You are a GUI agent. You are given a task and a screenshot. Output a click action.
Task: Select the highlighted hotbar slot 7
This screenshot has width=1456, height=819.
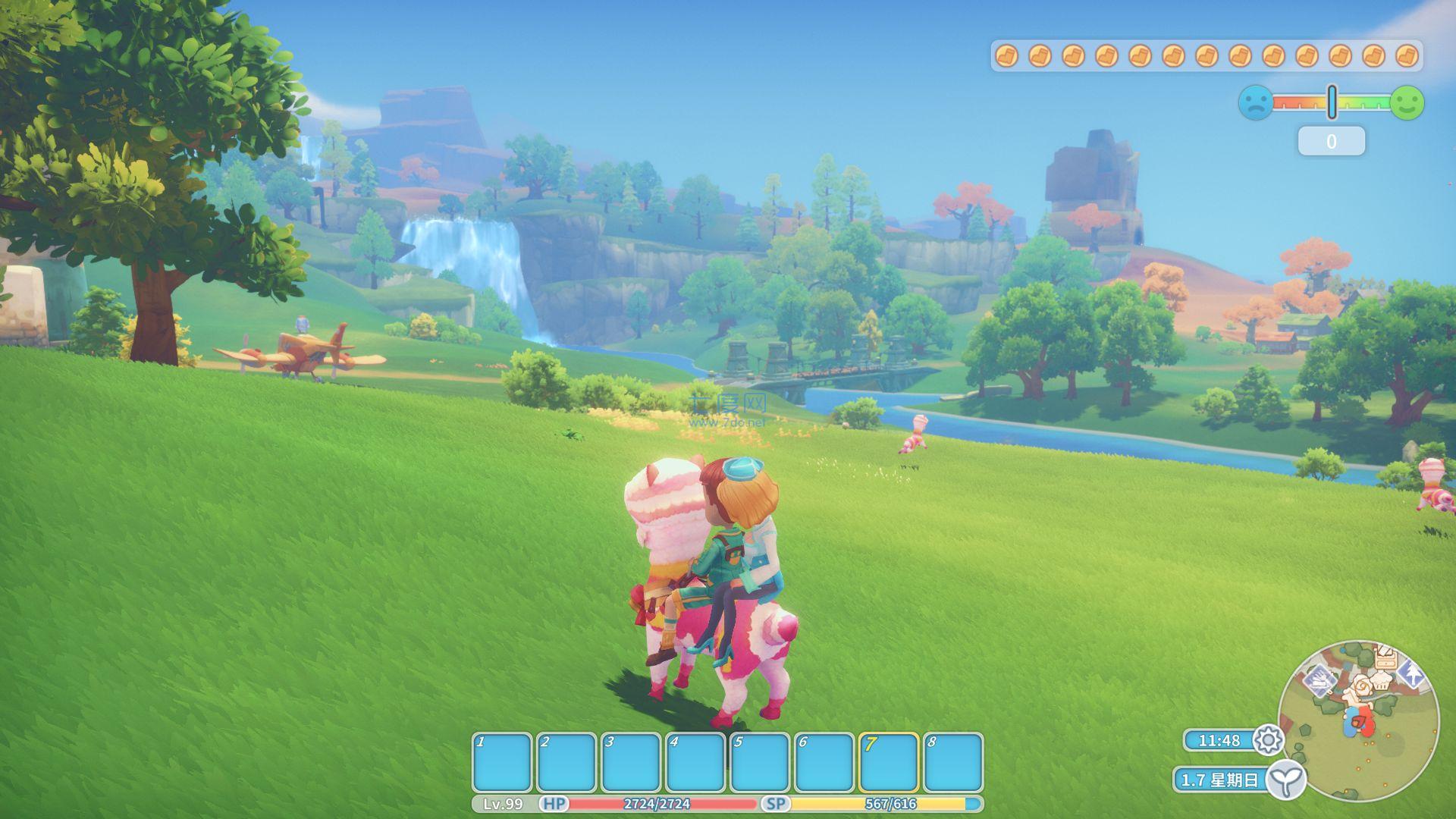coord(889,763)
